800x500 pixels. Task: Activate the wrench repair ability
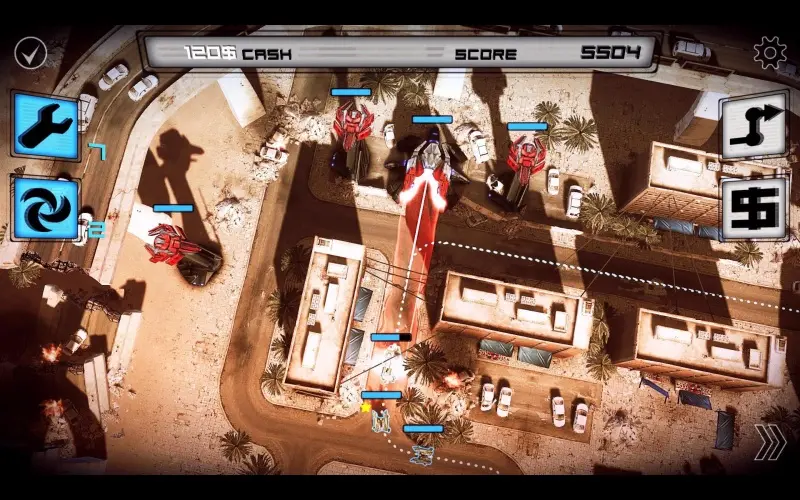[x=45, y=125]
